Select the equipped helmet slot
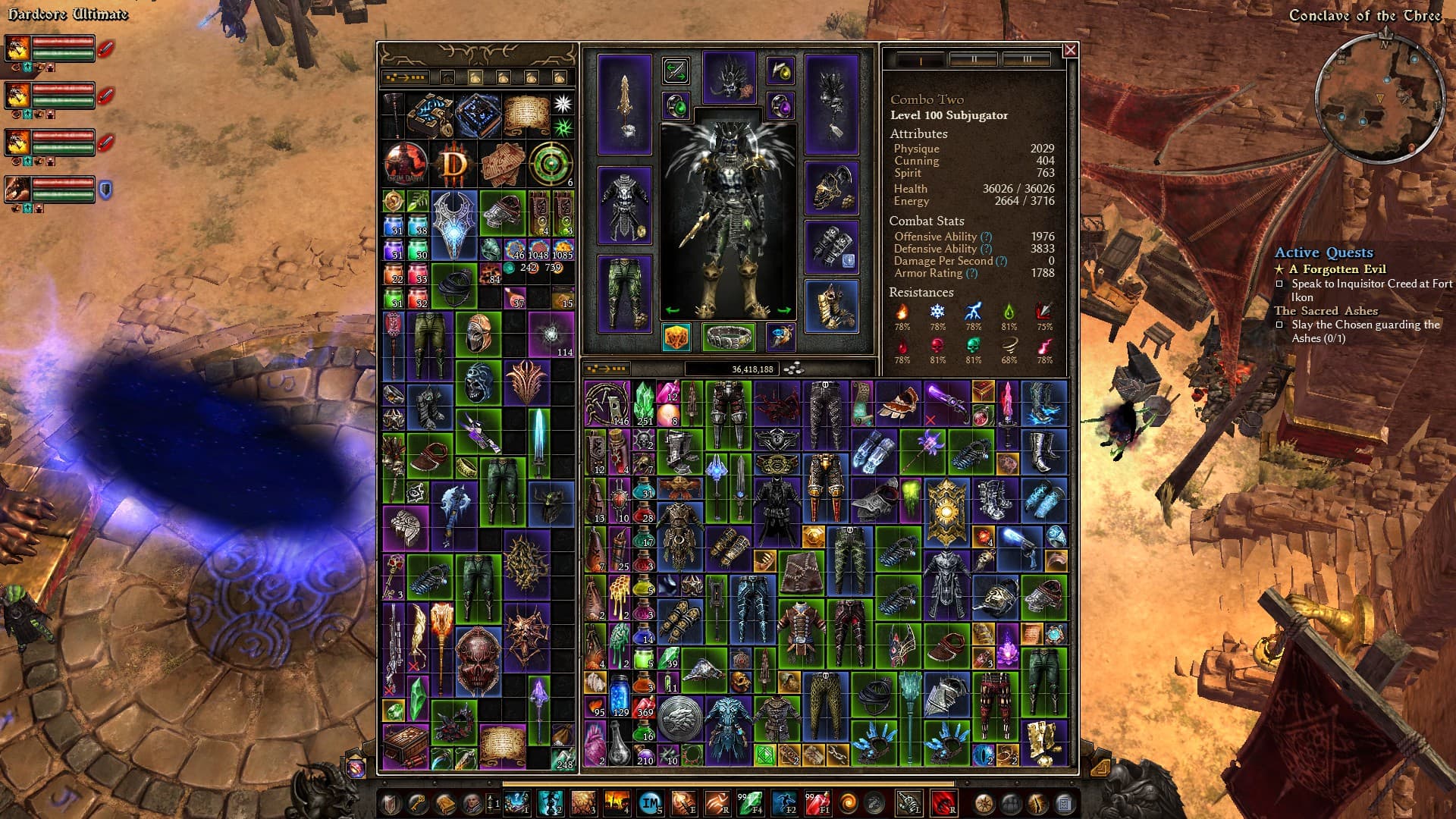This screenshot has width=1456, height=819. [x=729, y=77]
